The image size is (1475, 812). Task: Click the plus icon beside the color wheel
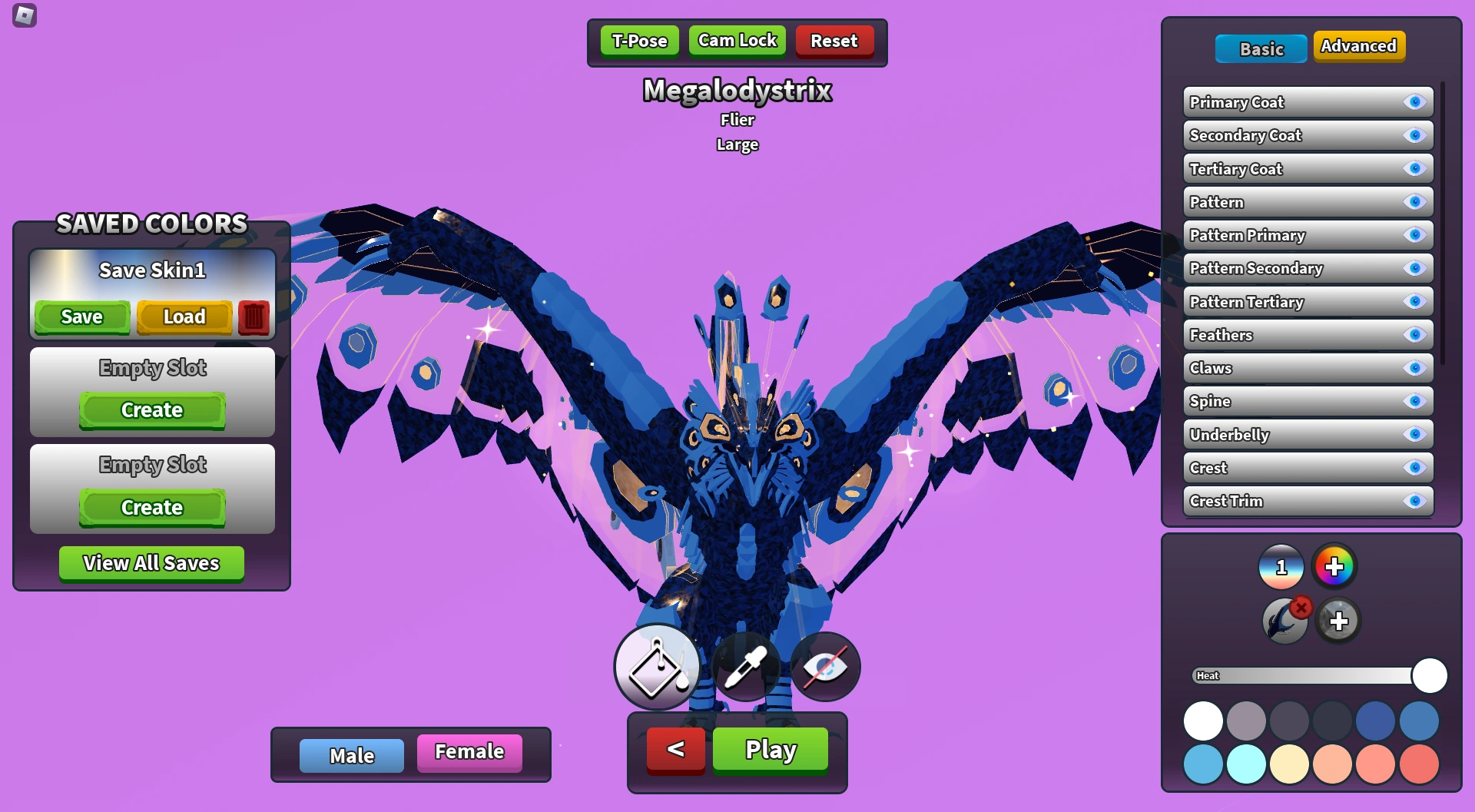coord(1334,567)
